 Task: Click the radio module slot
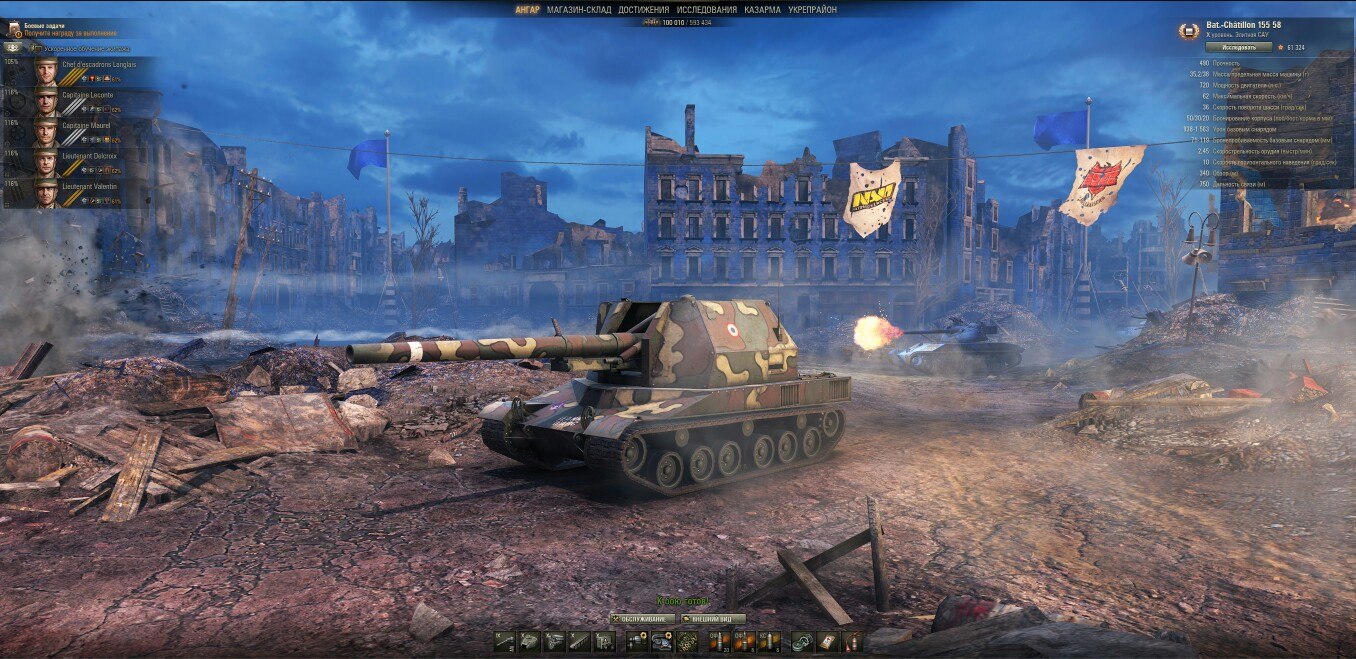pos(604,642)
